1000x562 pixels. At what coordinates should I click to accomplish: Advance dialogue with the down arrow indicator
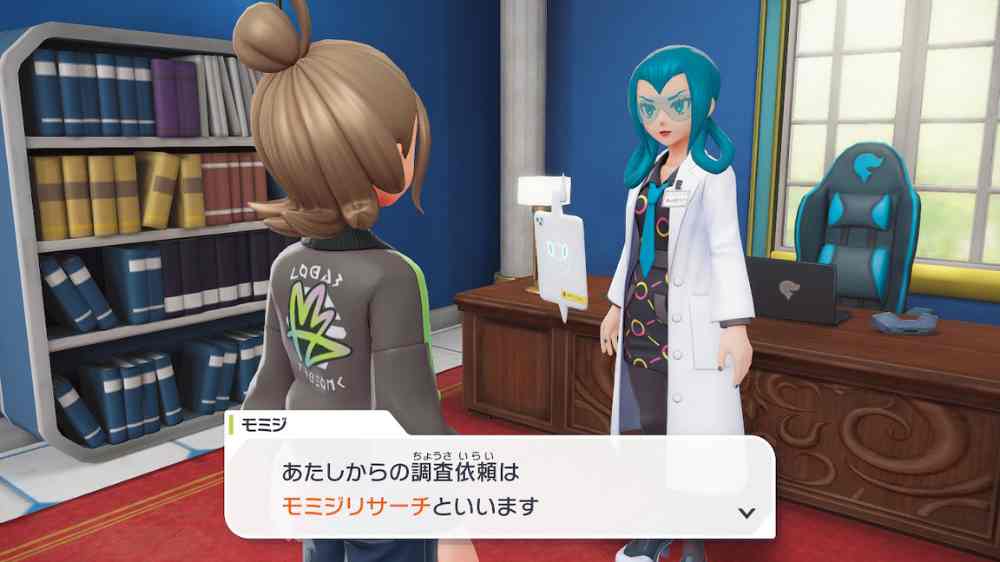pos(744,512)
